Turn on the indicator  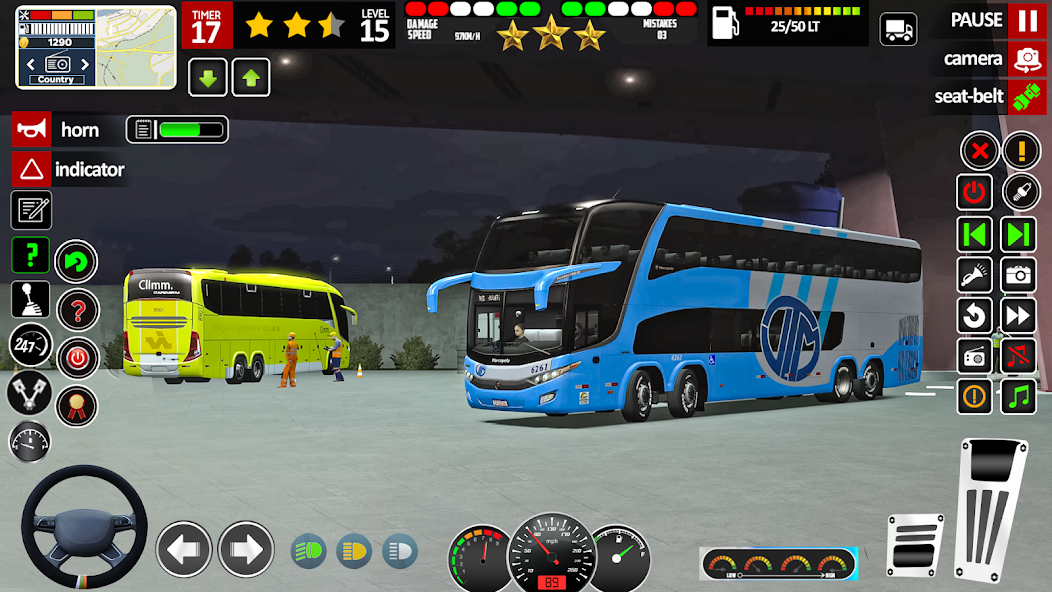(31, 169)
